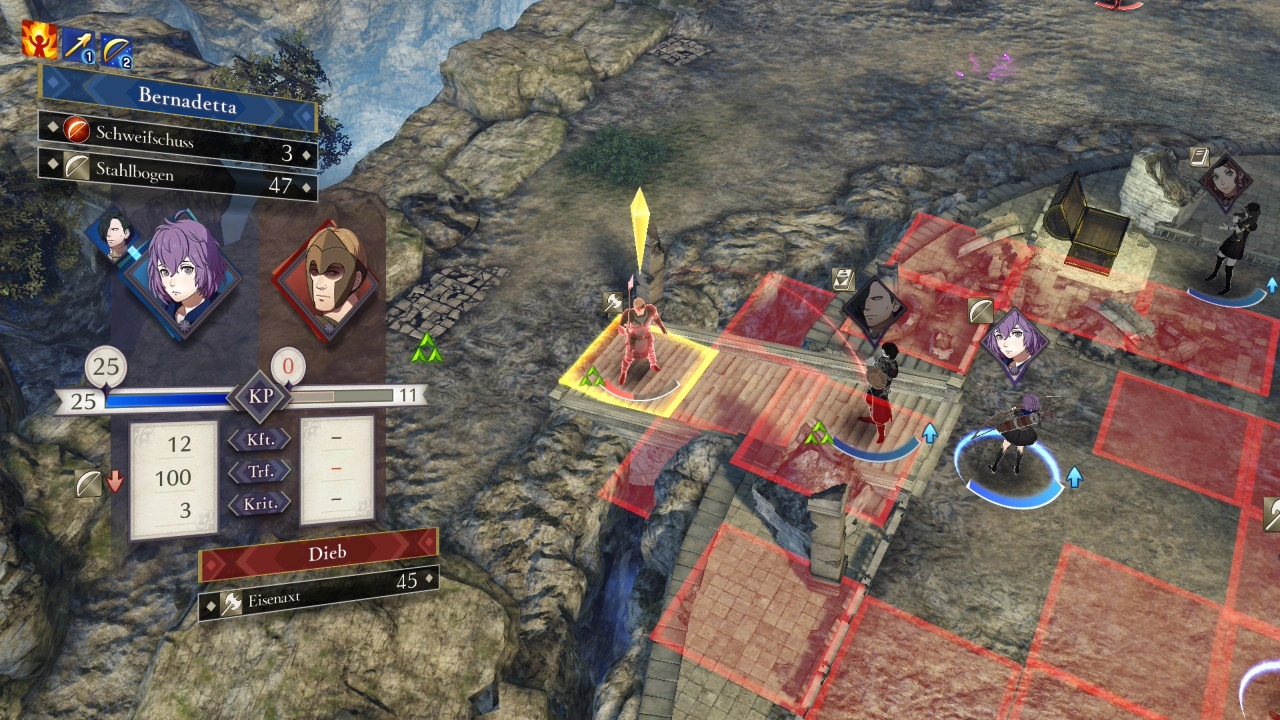This screenshot has height=720, width=1280.
Task: Target the thief on the yellow highlighted tile
Action: click(637, 345)
